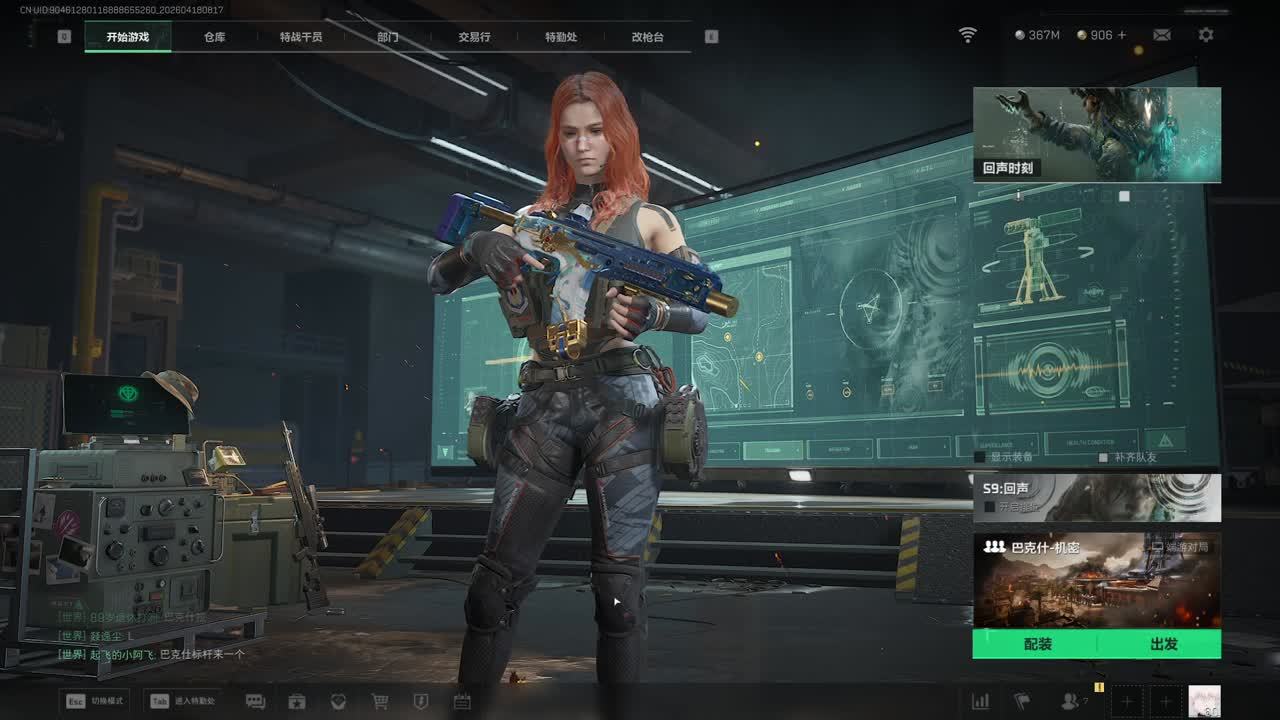The width and height of the screenshot is (1280, 720).
Task: Open the bar chart stats icon
Action: [981, 701]
